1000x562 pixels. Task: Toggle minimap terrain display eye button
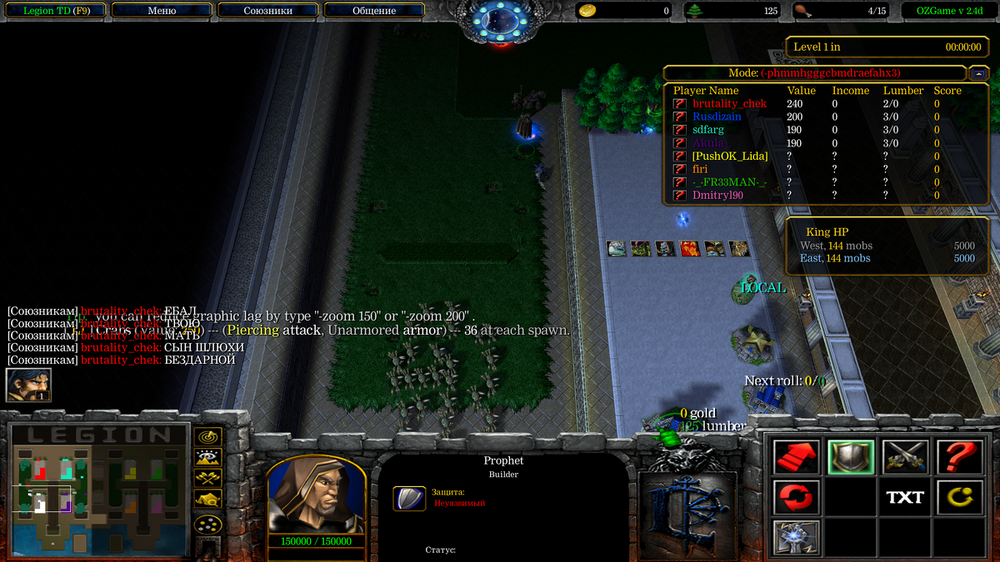coord(208,458)
